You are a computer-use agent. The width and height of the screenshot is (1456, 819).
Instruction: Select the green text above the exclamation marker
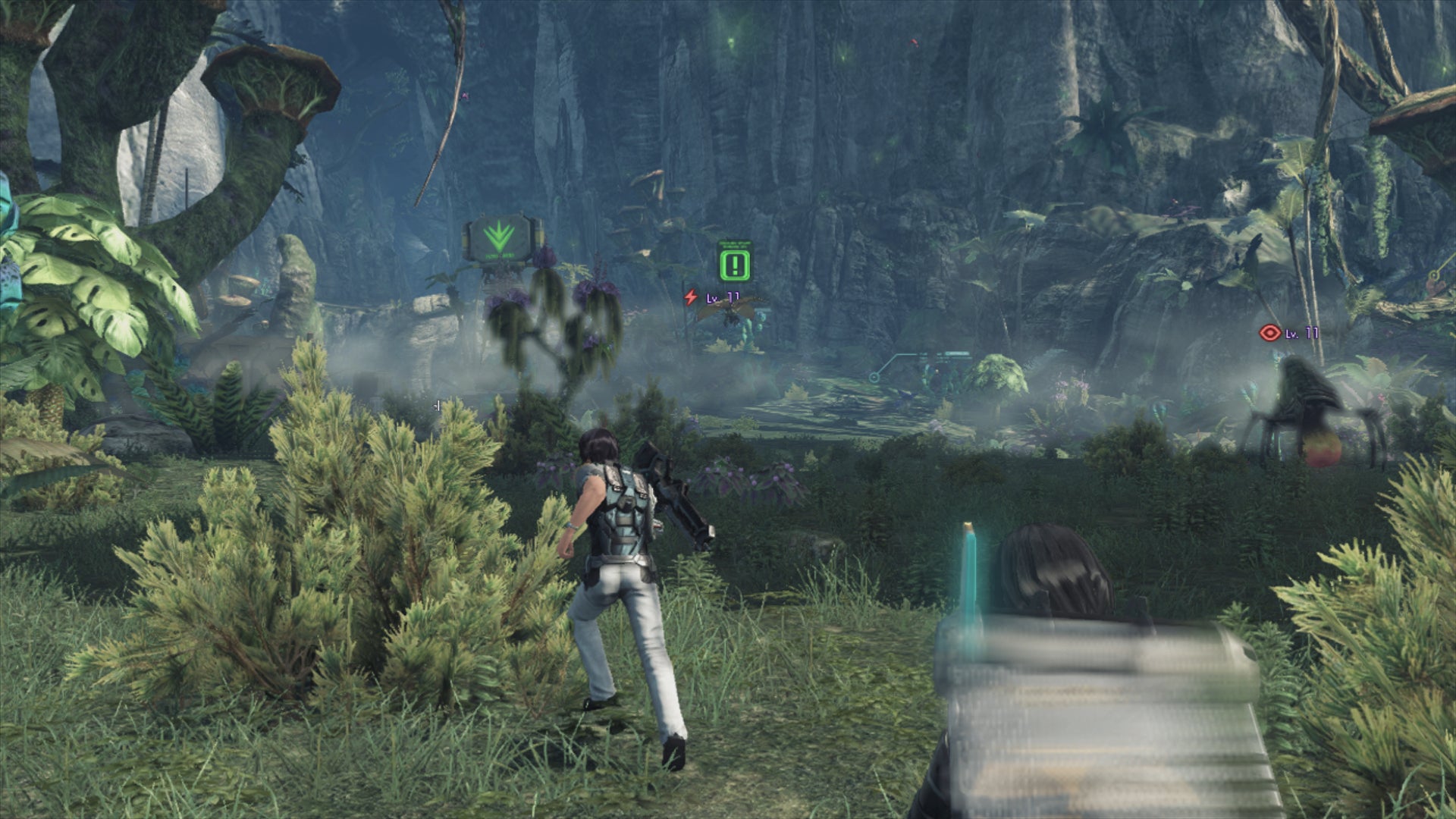[x=735, y=244]
